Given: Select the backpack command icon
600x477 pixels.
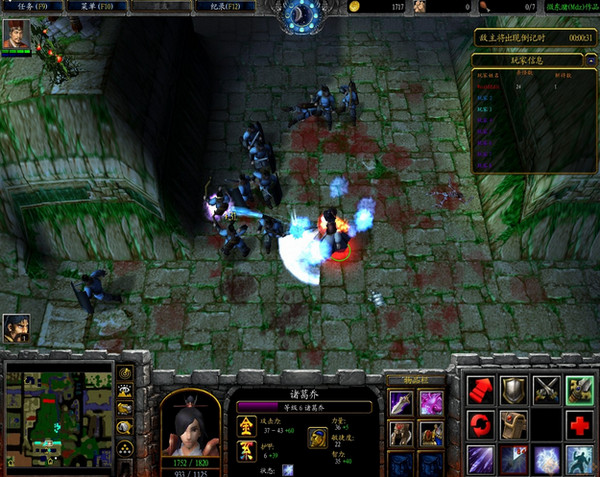Looking at the screenshot, I should click(514, 424).
